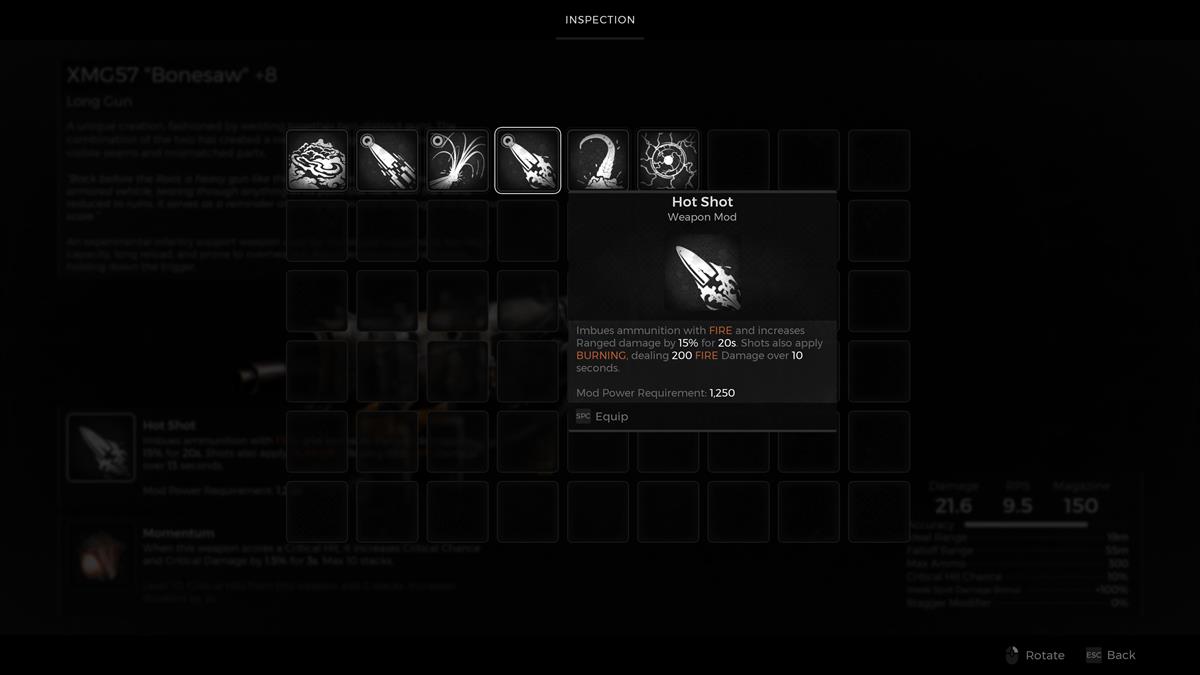Select the crackling lightning orb mod
This screenshot has width=1200, height=675.
(668, 160)
